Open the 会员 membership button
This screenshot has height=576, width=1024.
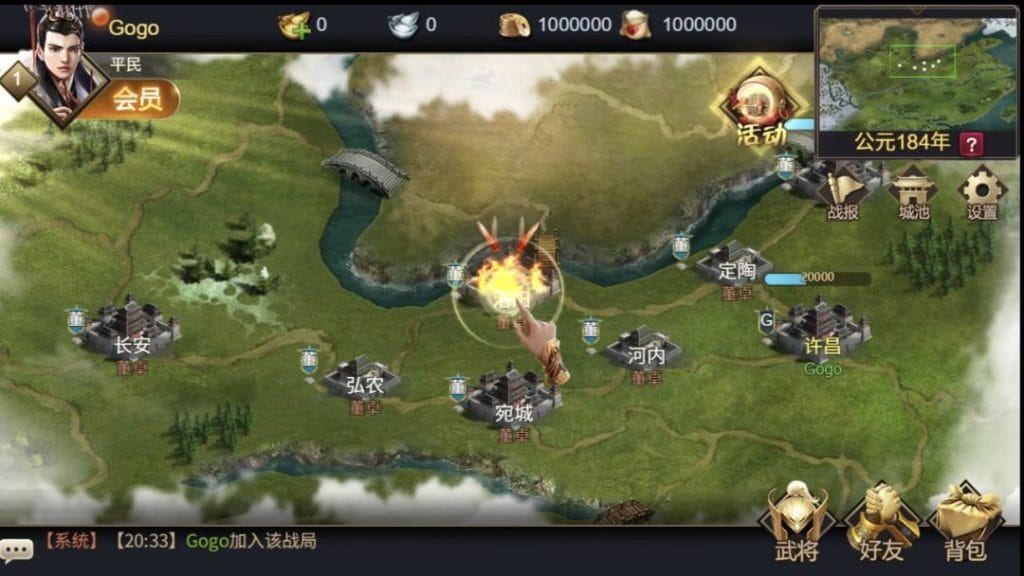[137, 99]
